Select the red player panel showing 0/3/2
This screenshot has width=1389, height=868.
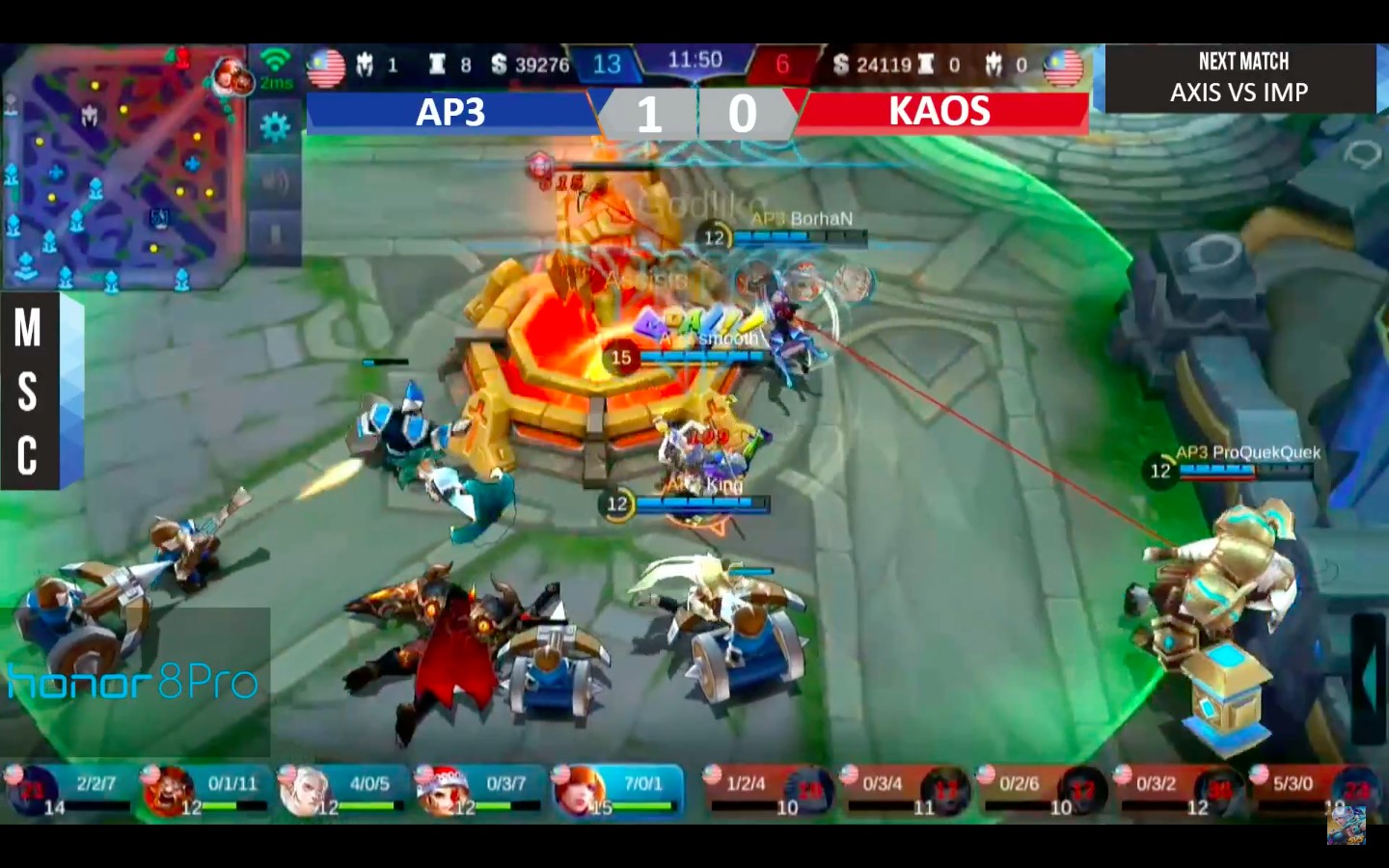pos(1180,791)
